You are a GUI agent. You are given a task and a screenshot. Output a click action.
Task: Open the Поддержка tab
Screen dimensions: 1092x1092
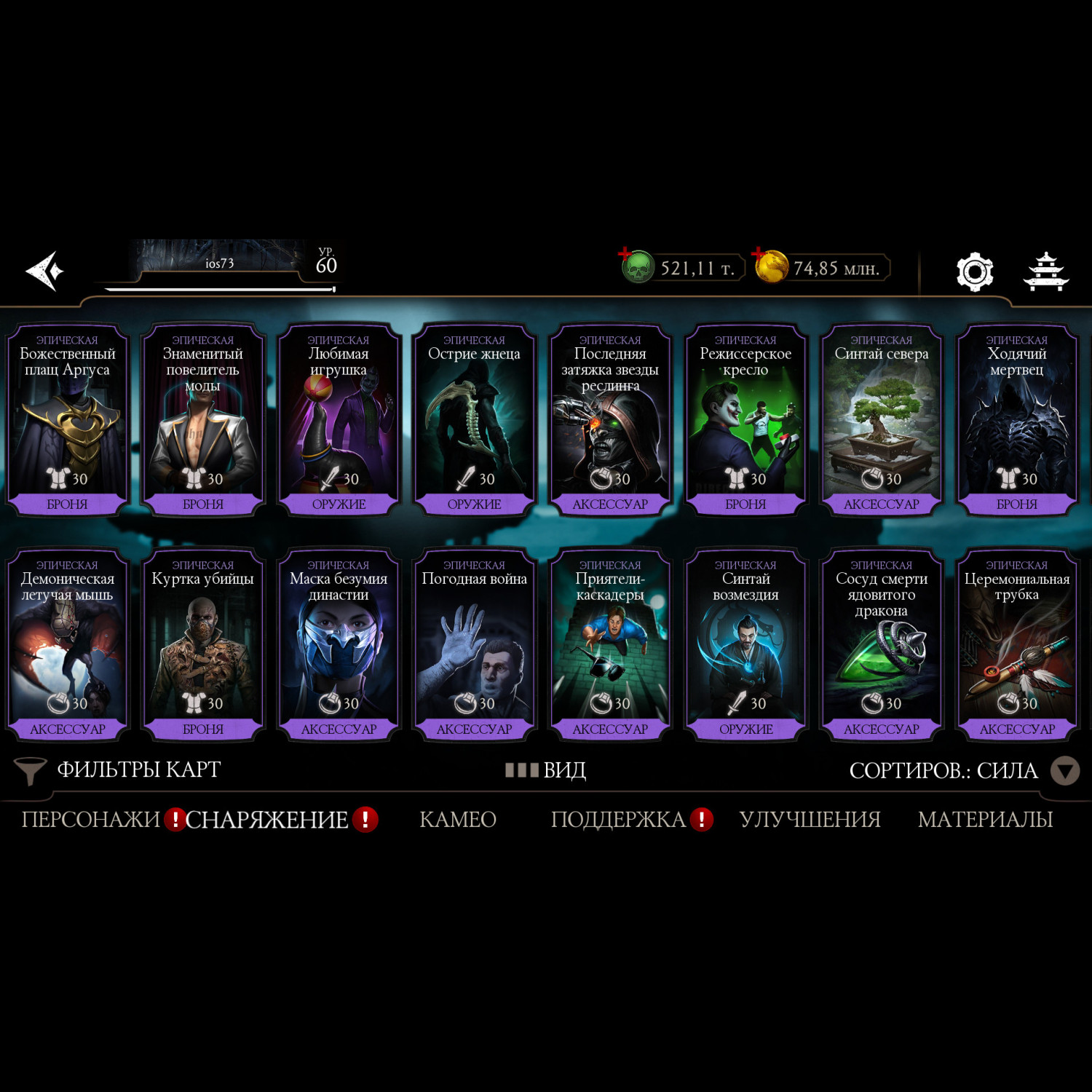click(x=618, y=820)
